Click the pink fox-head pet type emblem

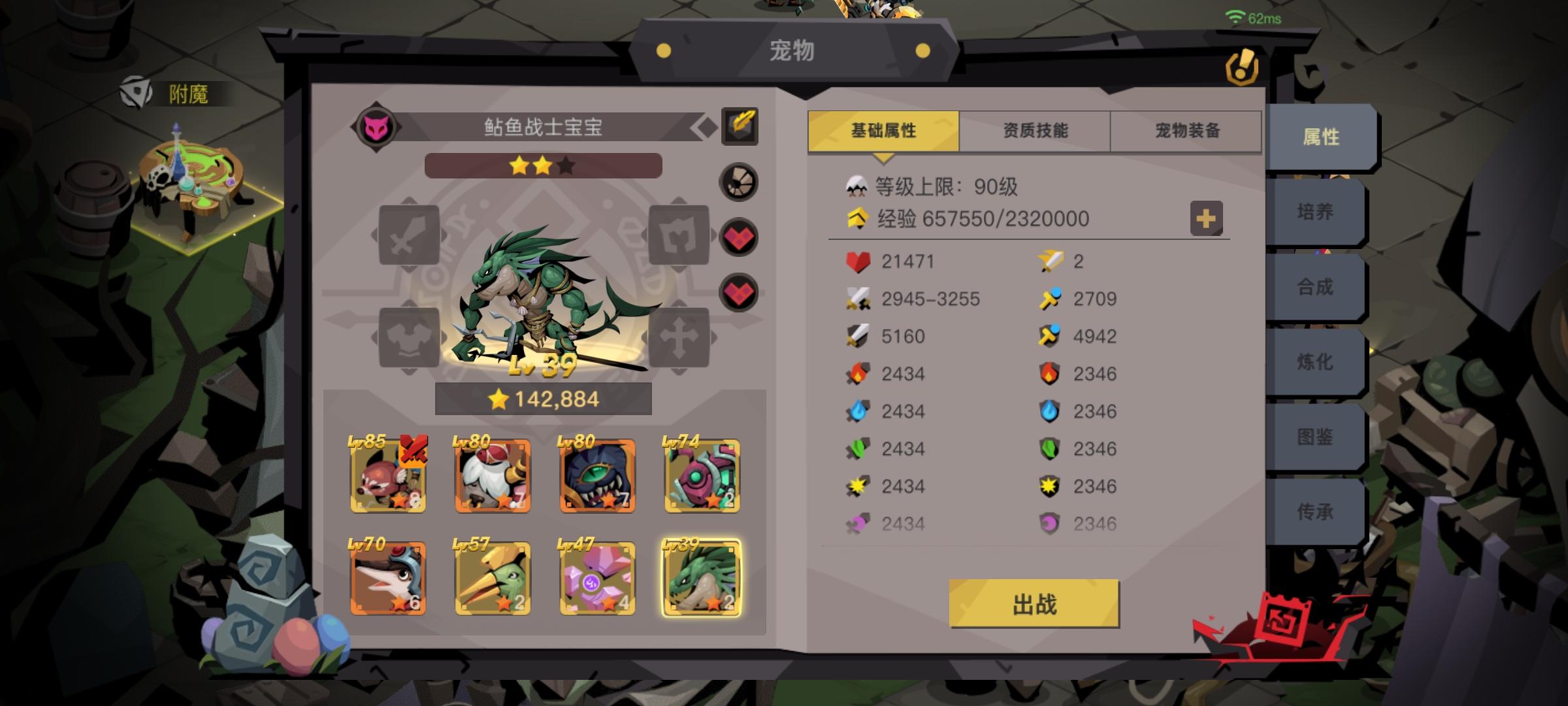tap(377, 126)
